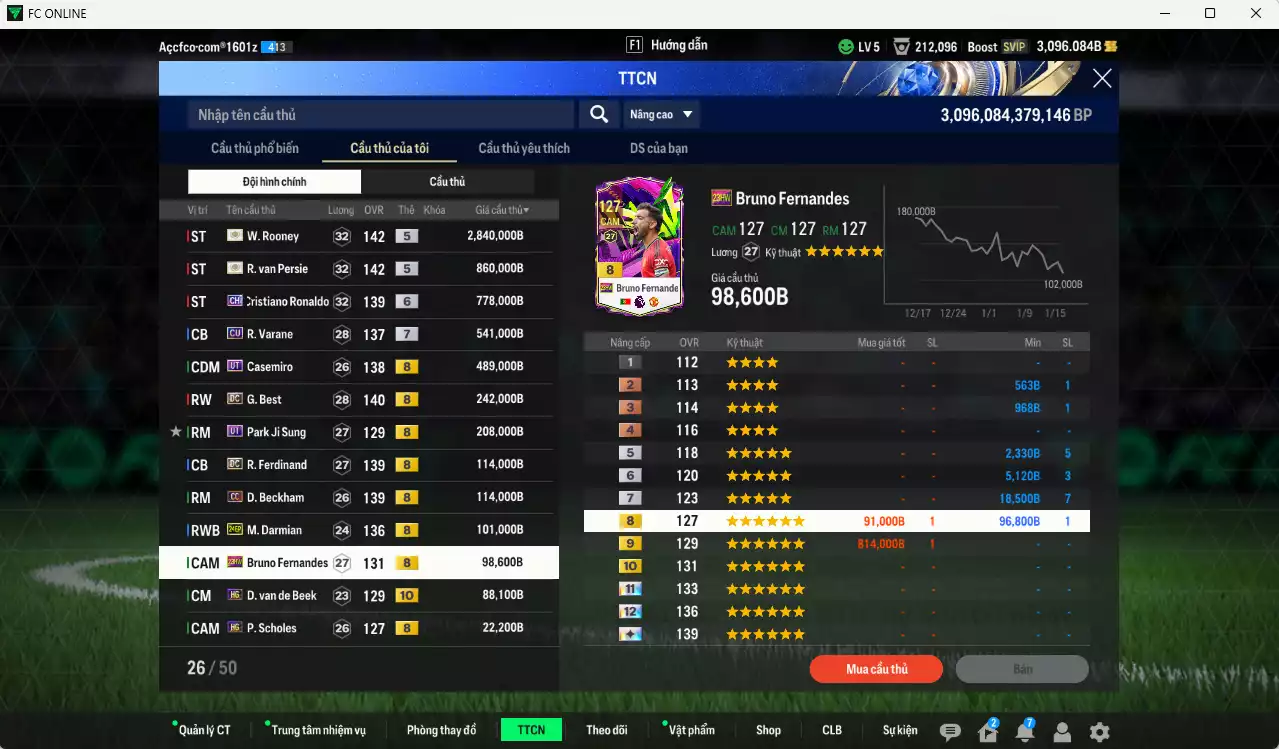1279x749 pixels.
Task: Switch to Cầu thủ phổ biến tab
Action: (x=254, y=148)
